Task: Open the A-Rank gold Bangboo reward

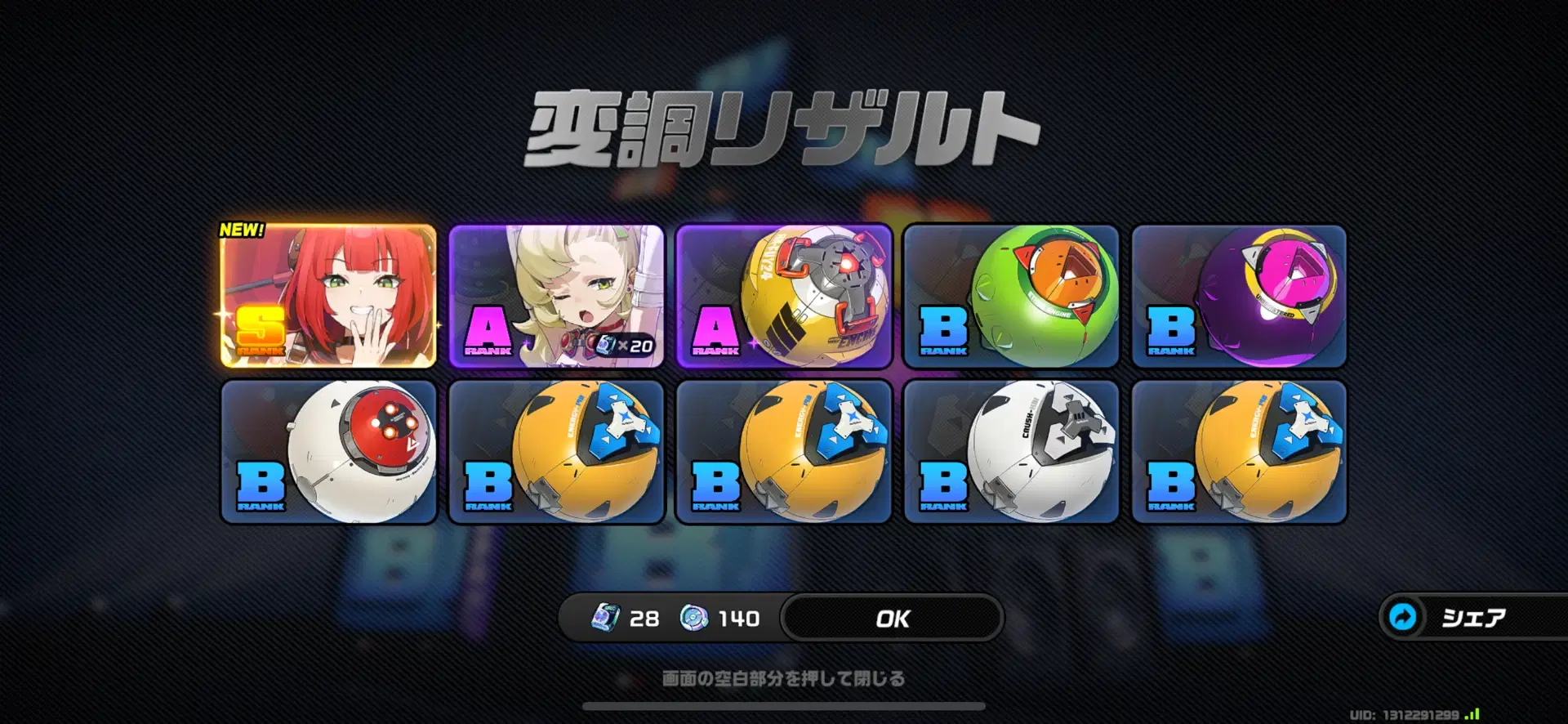Action: point(782,297)
